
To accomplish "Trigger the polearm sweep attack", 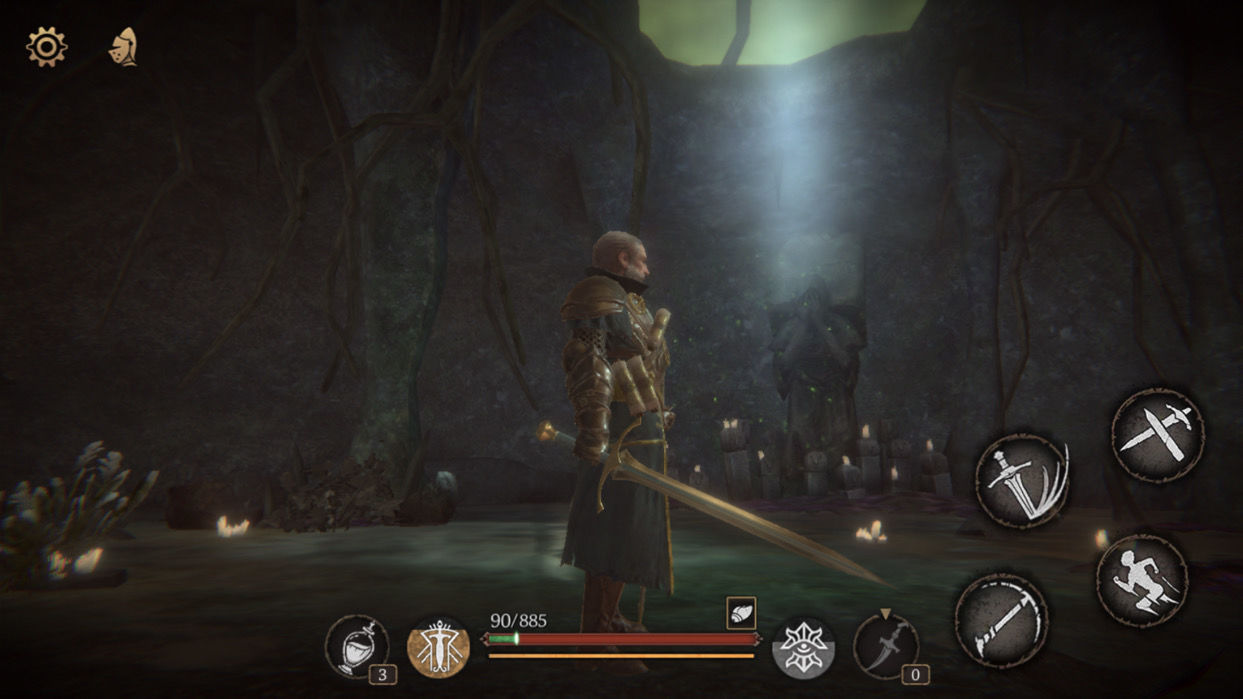I will (1001, 620).
